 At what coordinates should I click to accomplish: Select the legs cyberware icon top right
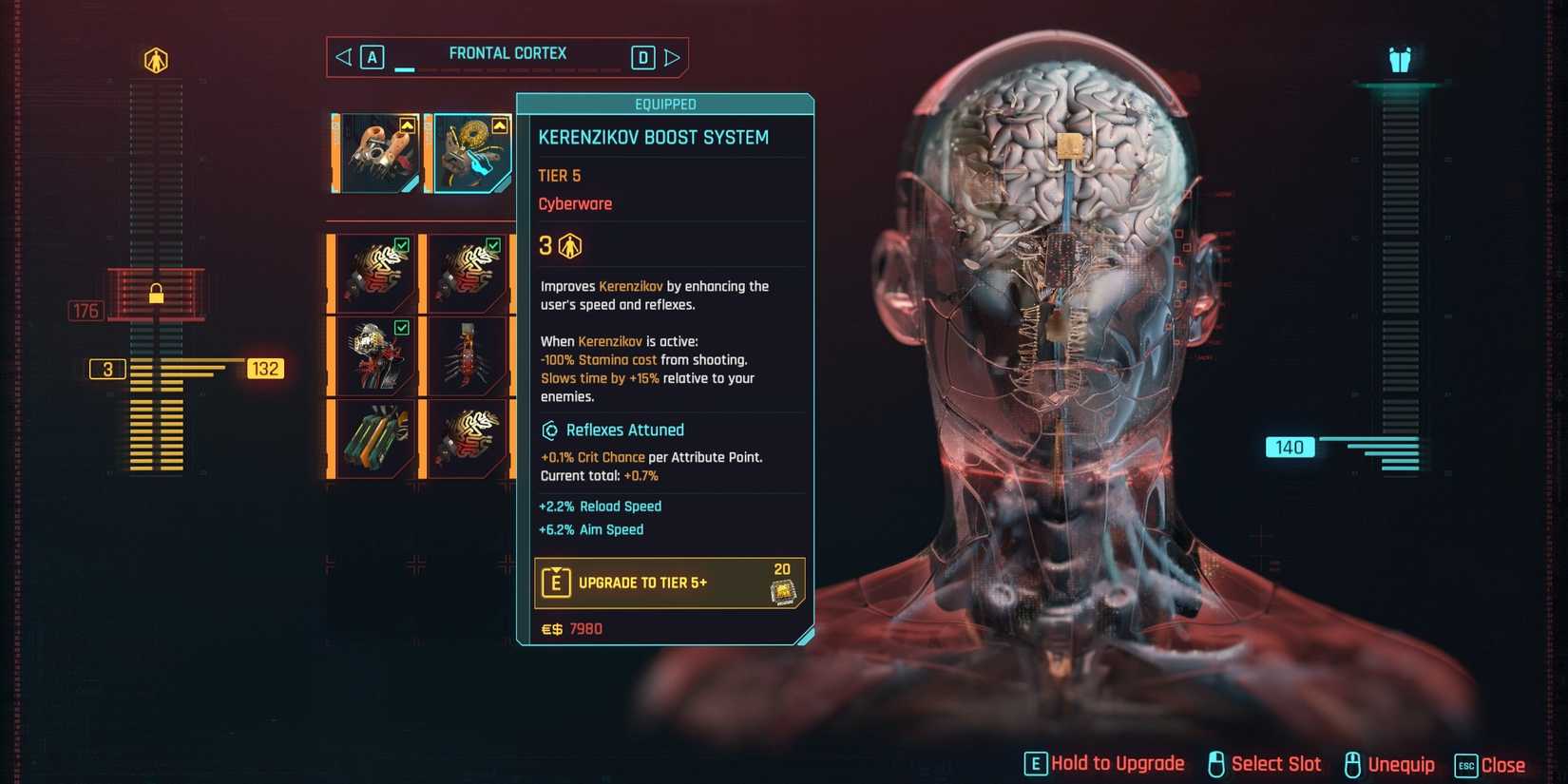(x=1397, y=59)
